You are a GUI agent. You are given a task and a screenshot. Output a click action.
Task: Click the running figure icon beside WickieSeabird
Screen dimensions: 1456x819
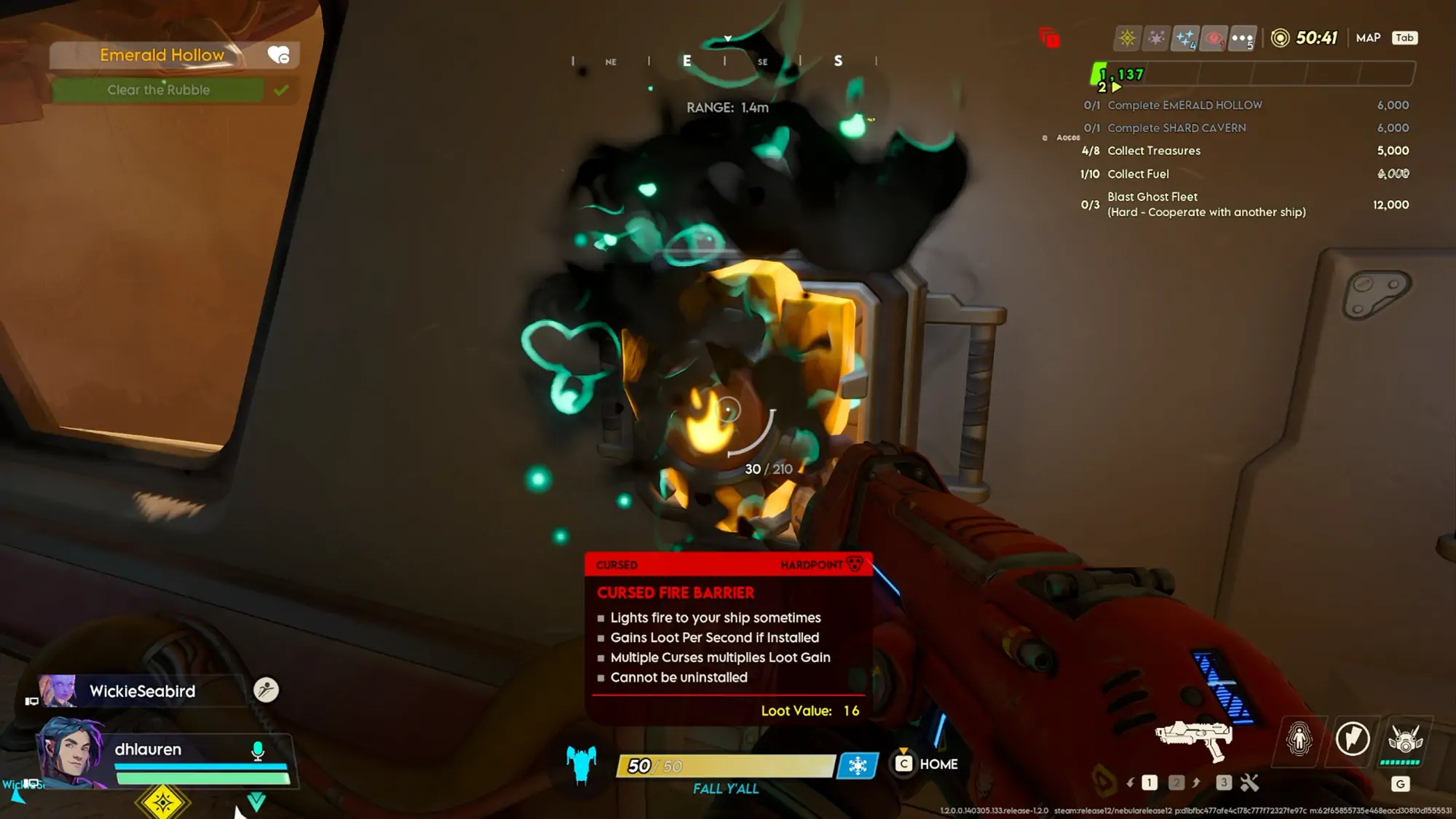pos(266,689)
